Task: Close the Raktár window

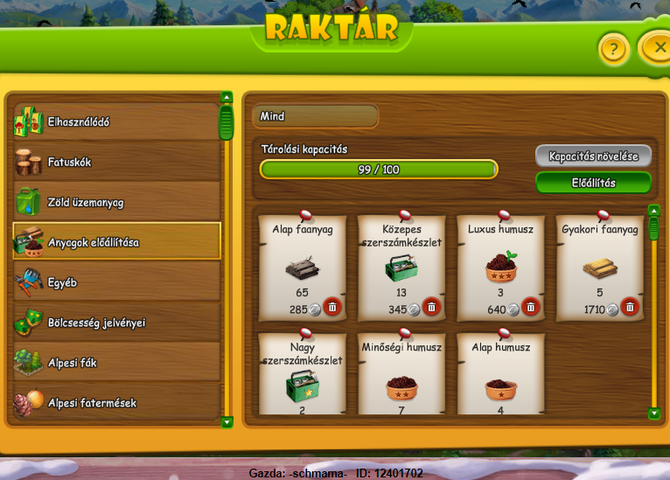Action: click(655, 47)
